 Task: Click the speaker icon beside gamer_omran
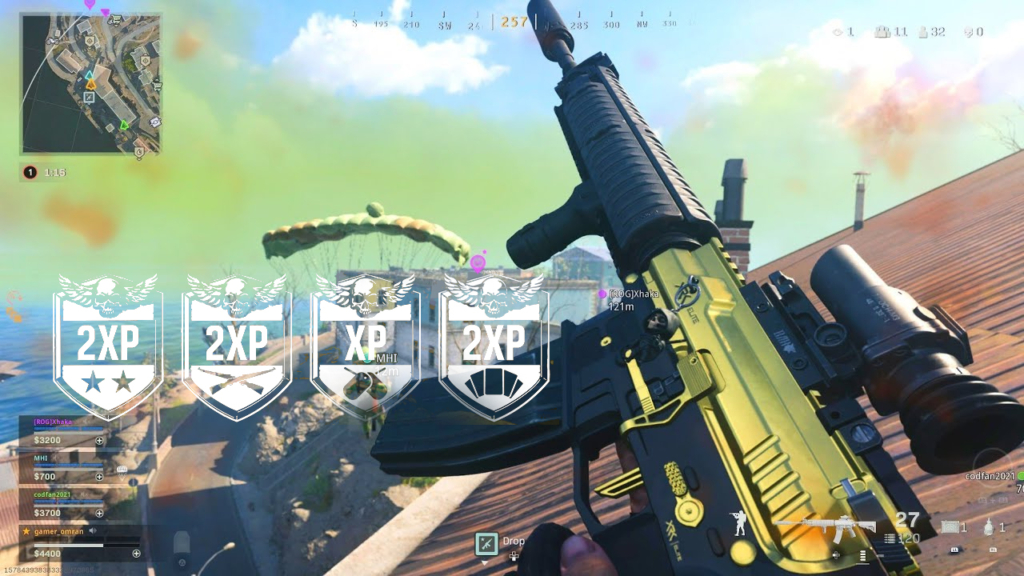click(95, 531)
